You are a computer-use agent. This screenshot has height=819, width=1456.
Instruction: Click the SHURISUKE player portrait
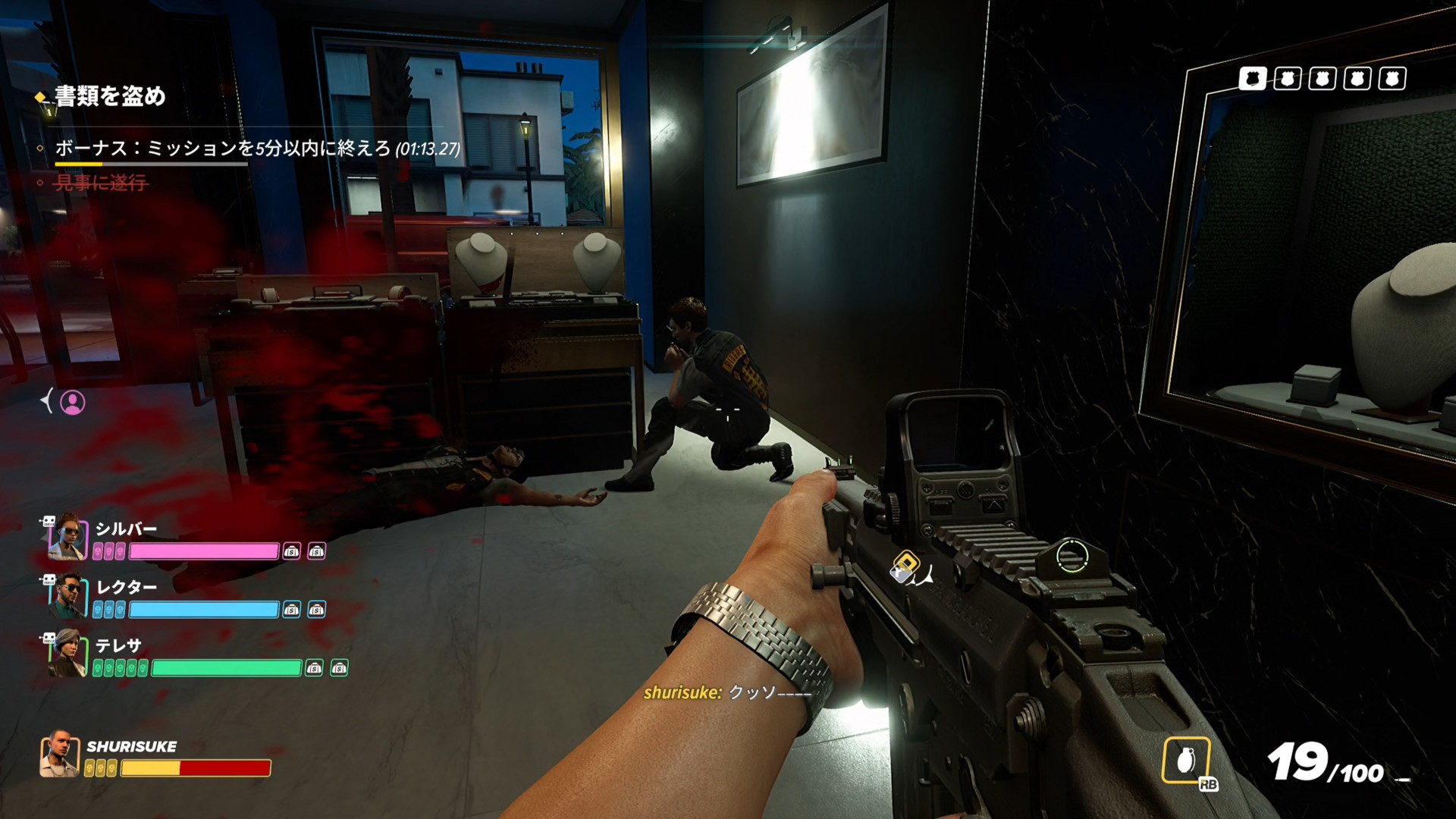pyautogui.click(x=60, y=754)
